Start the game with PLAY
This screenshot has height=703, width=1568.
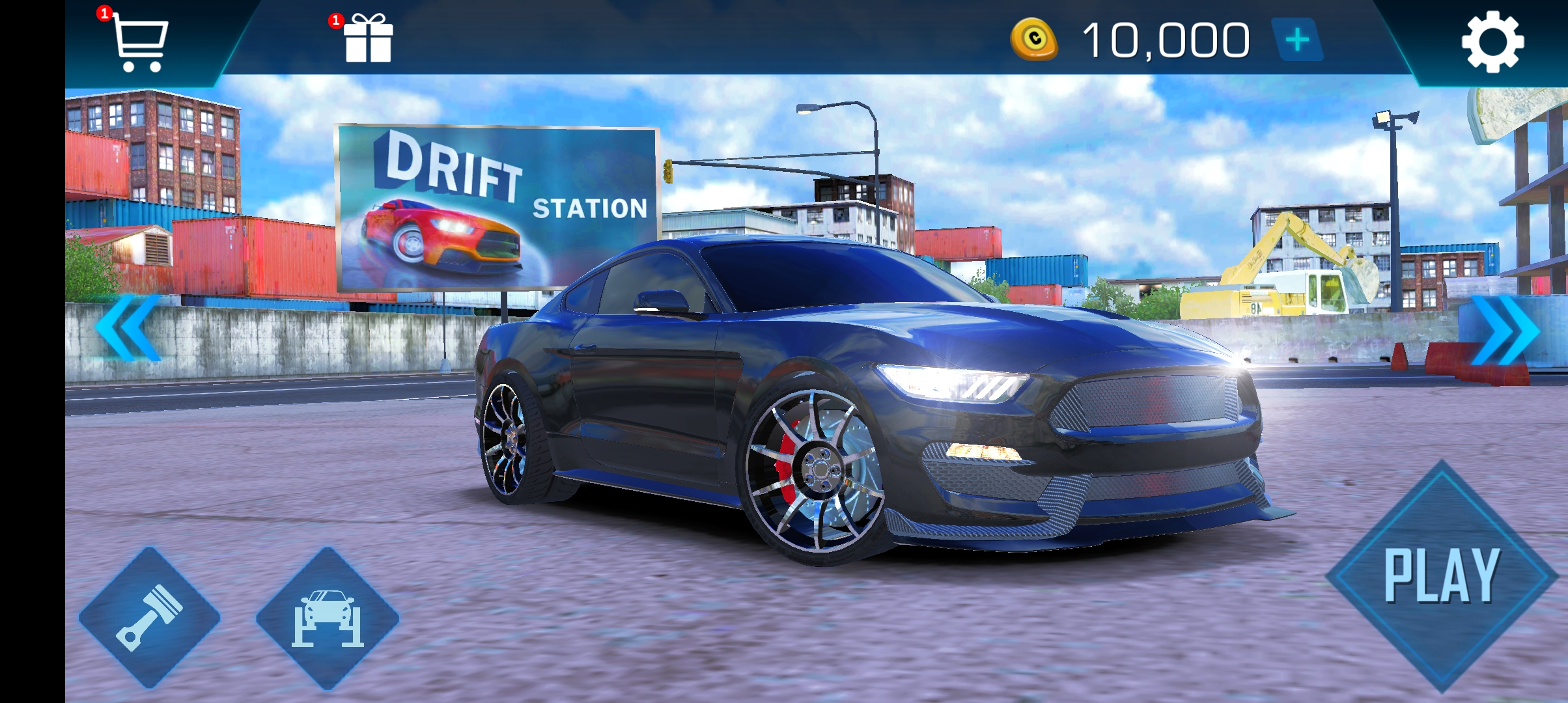pos(1441,577)
